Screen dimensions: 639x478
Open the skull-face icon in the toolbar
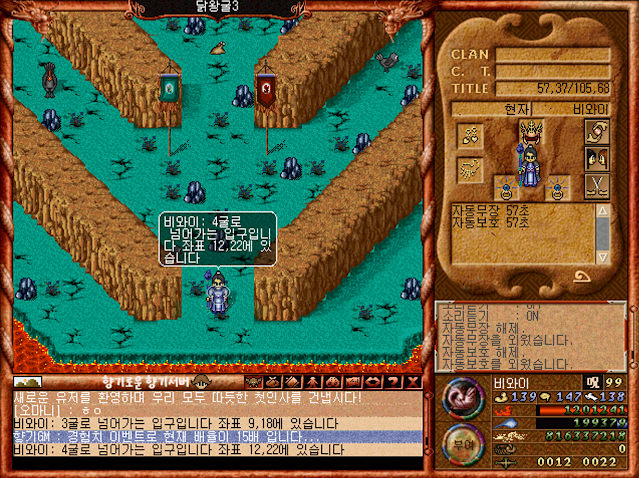(x=253, y=381)
